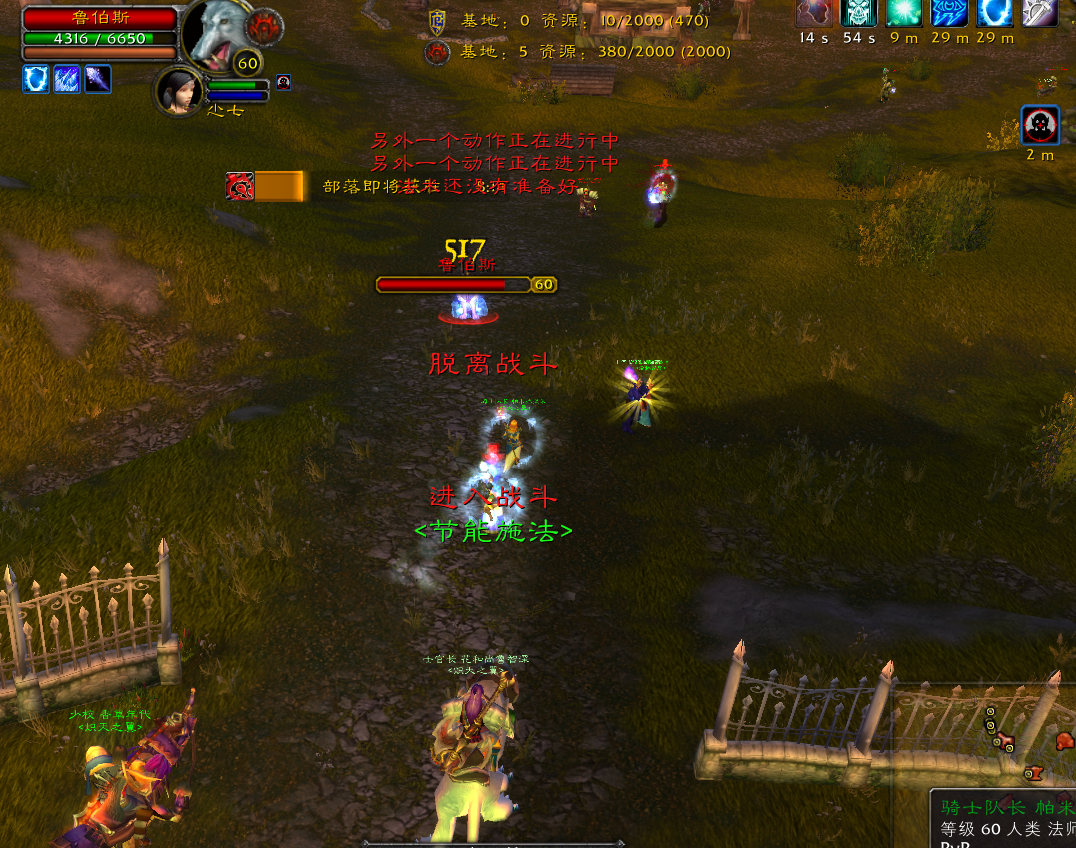This screenshot has width=1076, height=848.
Task: Click the blue ring portal buff icon
Action: tap(994, 12)
